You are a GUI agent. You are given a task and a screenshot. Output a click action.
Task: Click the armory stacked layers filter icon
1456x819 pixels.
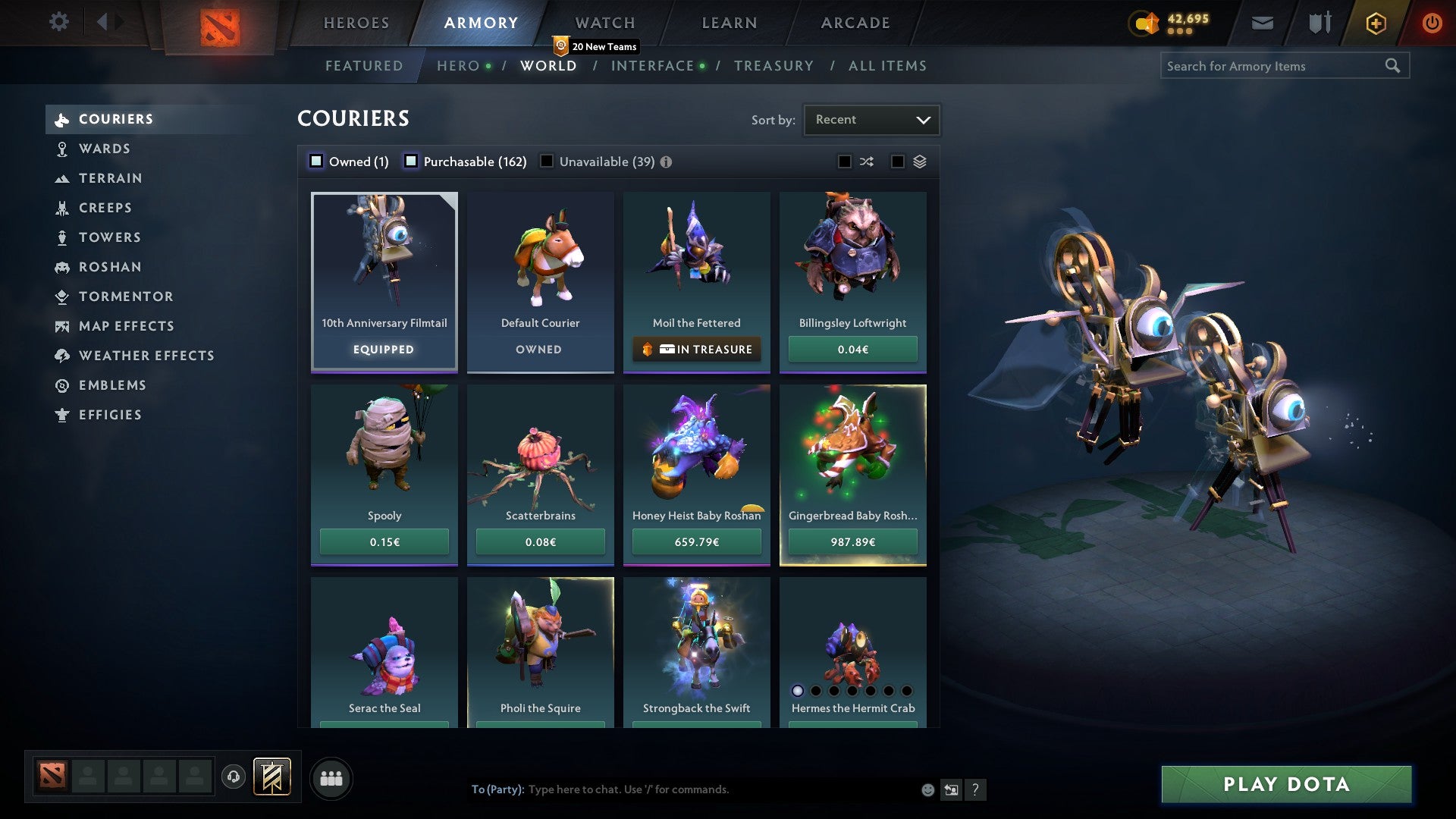tap(918, 162)
